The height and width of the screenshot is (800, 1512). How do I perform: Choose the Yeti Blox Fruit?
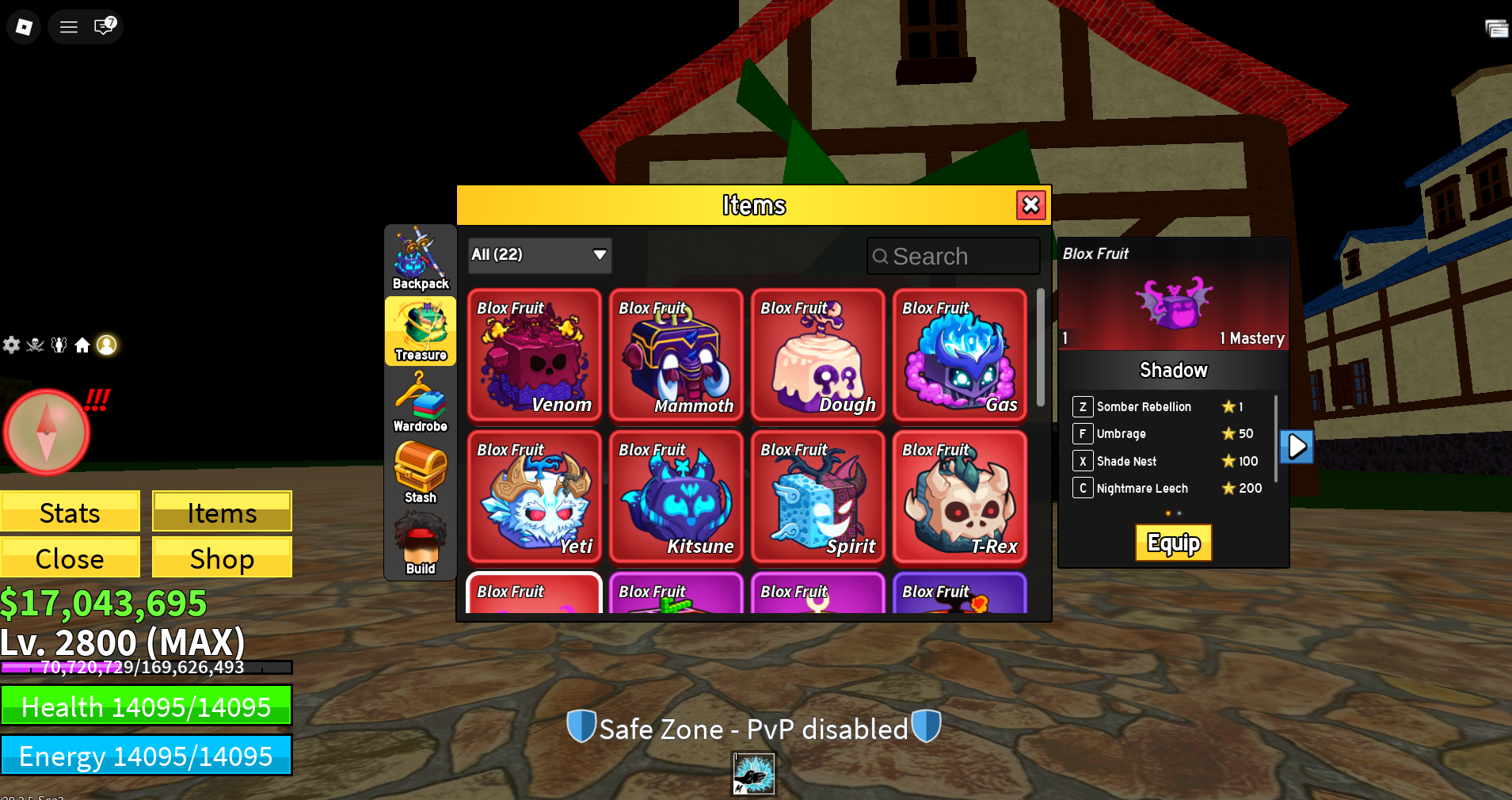[x=534, y=496]
